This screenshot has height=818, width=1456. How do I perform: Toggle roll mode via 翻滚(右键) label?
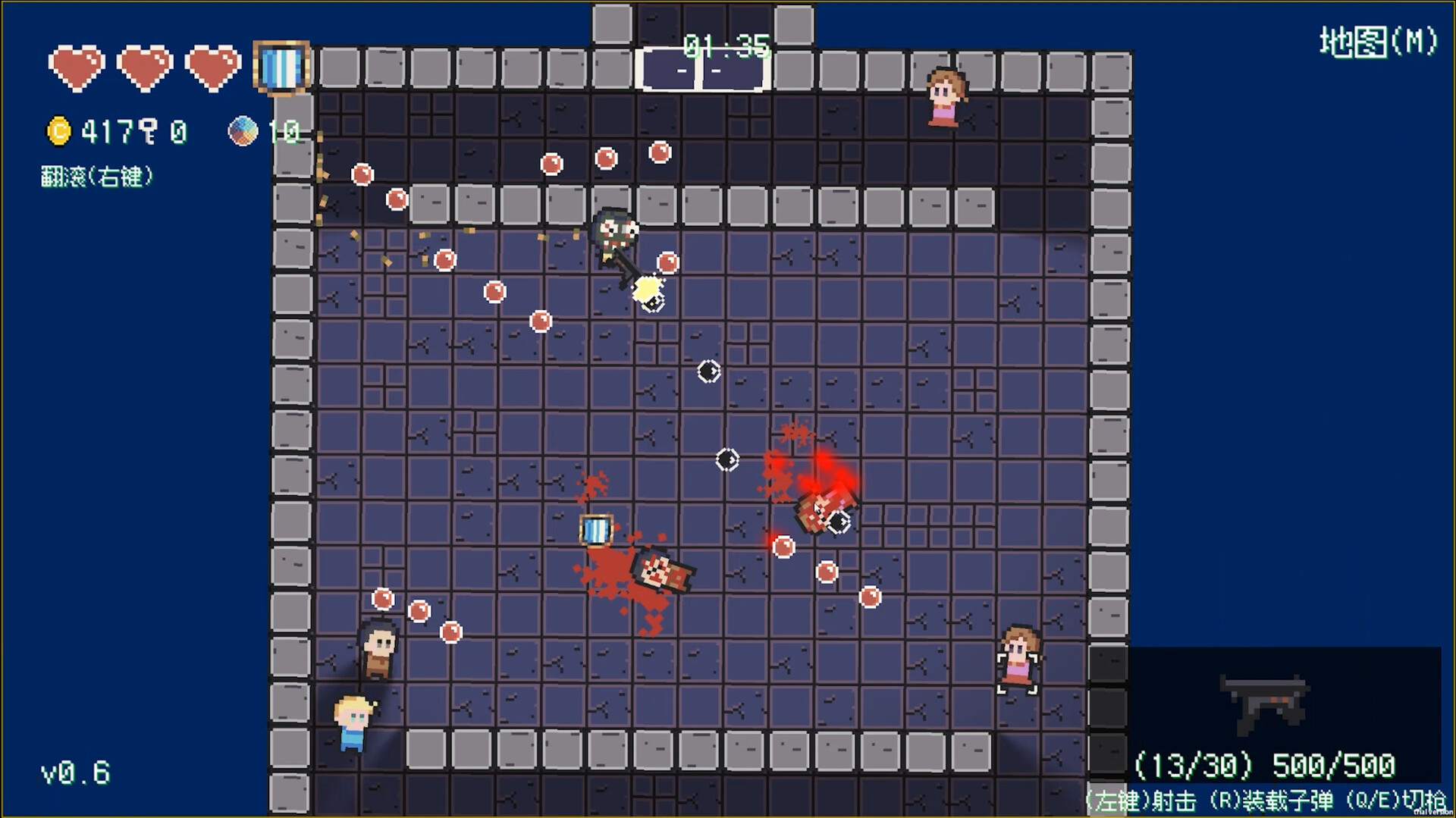click(97, 176)
